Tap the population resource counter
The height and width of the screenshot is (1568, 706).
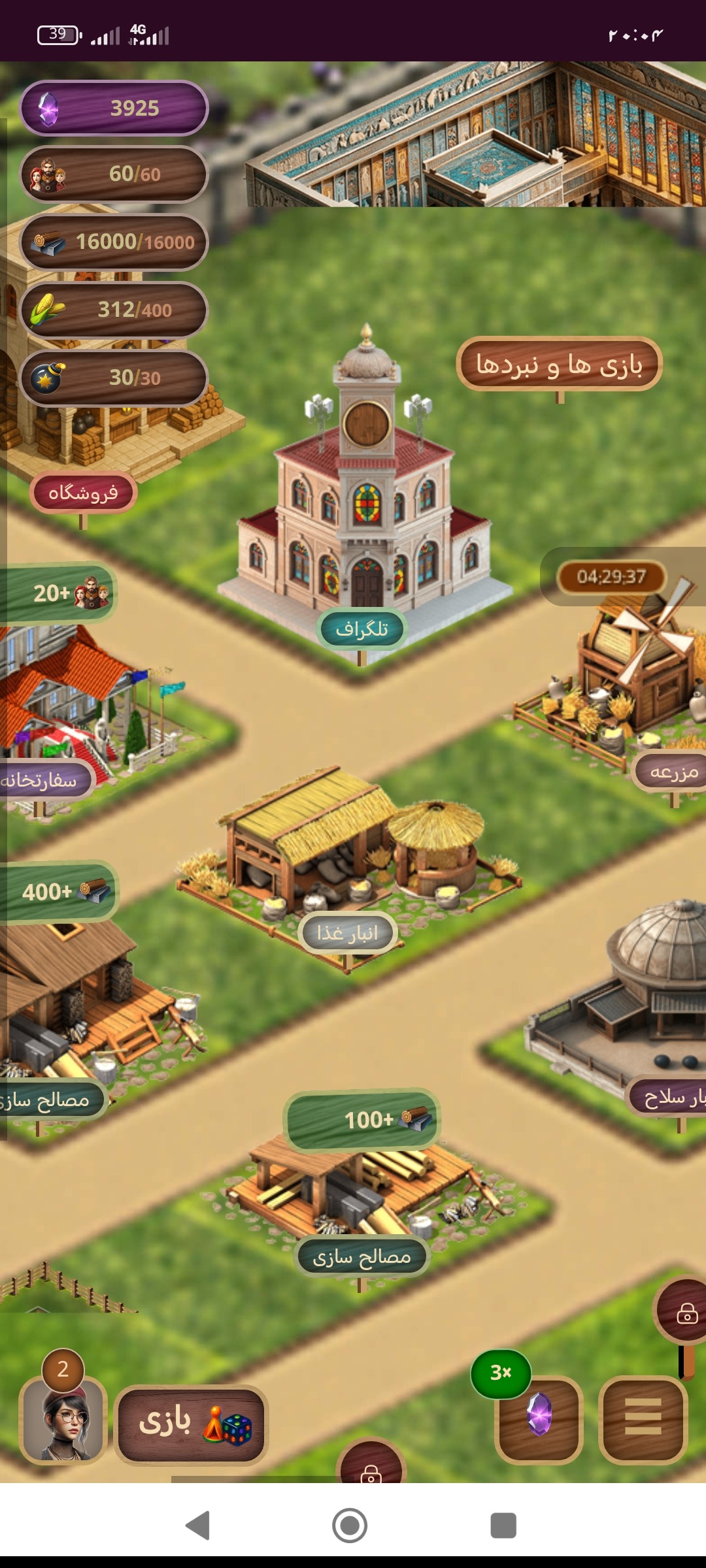[x=114, y=174]
